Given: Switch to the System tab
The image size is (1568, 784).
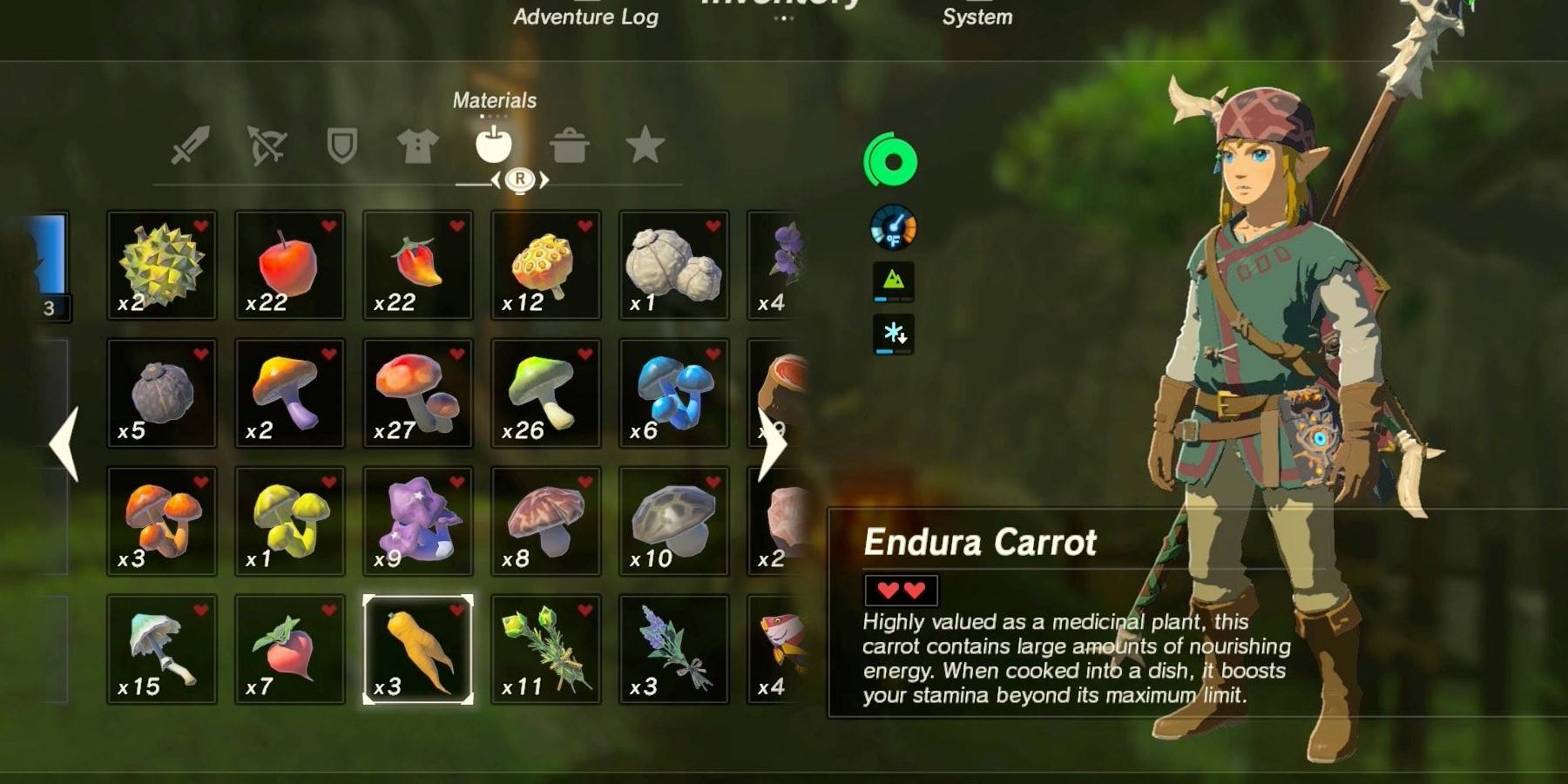Looking at the screenshot, I should [977, 17].
